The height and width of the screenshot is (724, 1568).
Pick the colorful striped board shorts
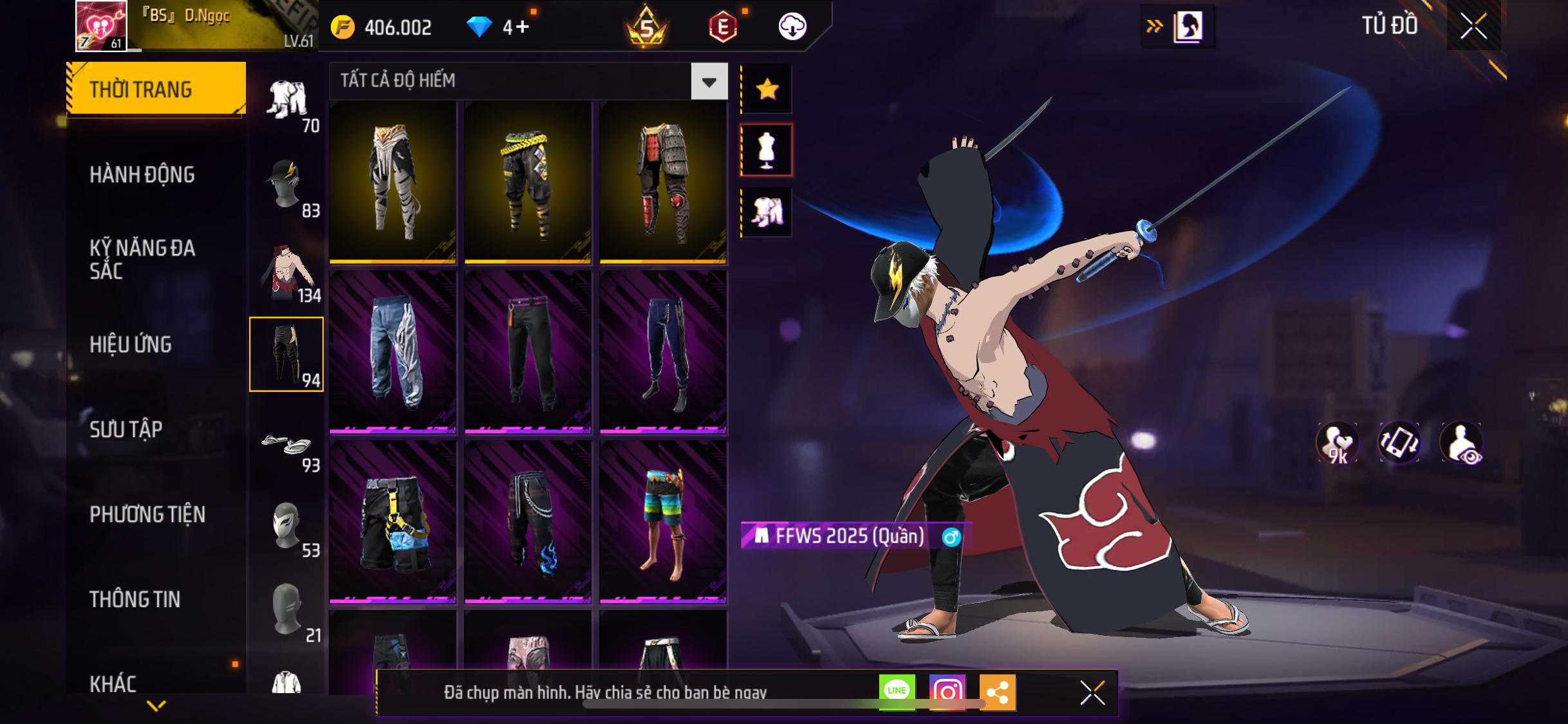[x=663, y=522]
